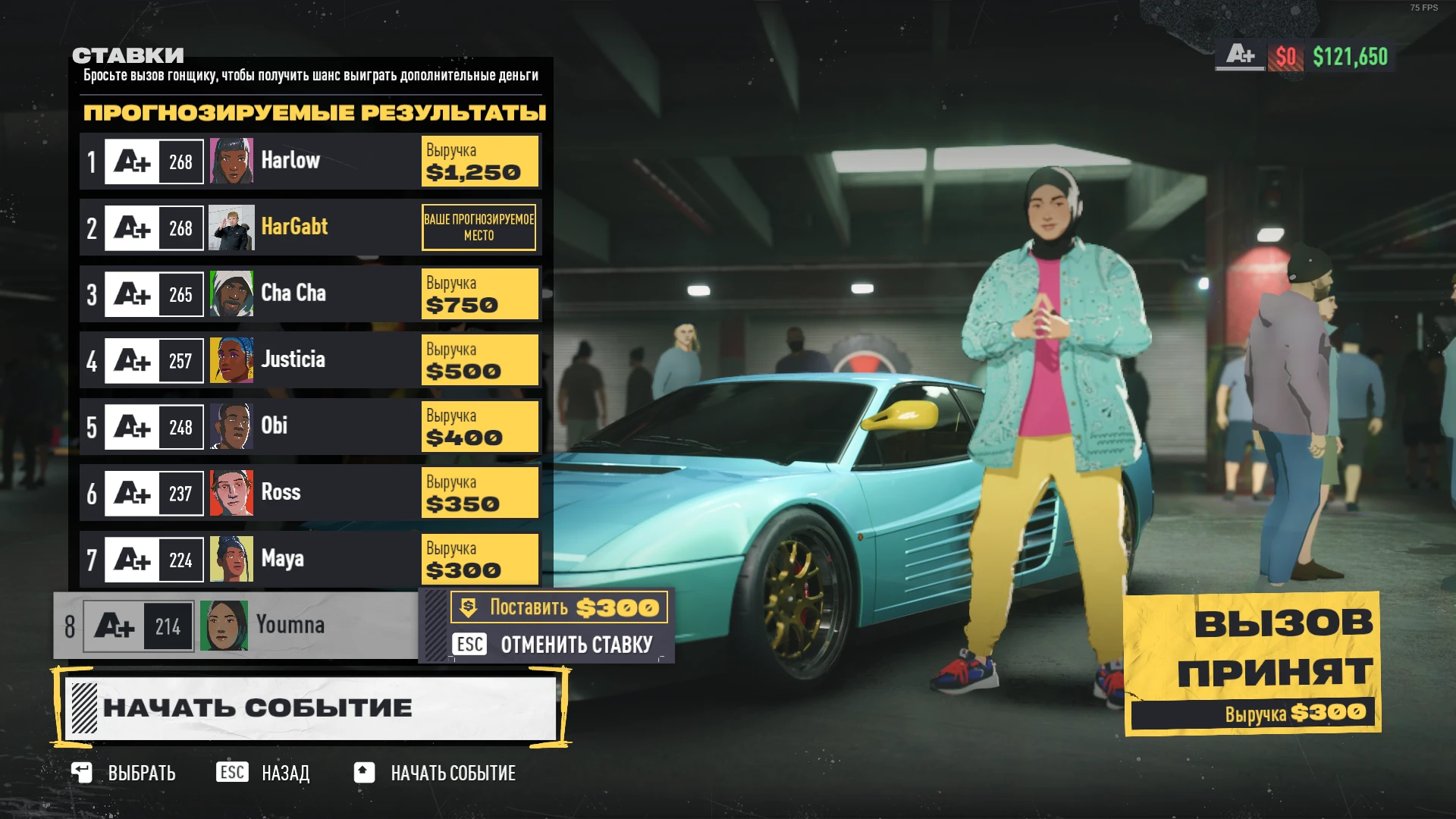The image size is (1456, 819).
Task: Click ОТМЕНИТЬ СТАВКУ to cancel the bet
Action: 576,645
